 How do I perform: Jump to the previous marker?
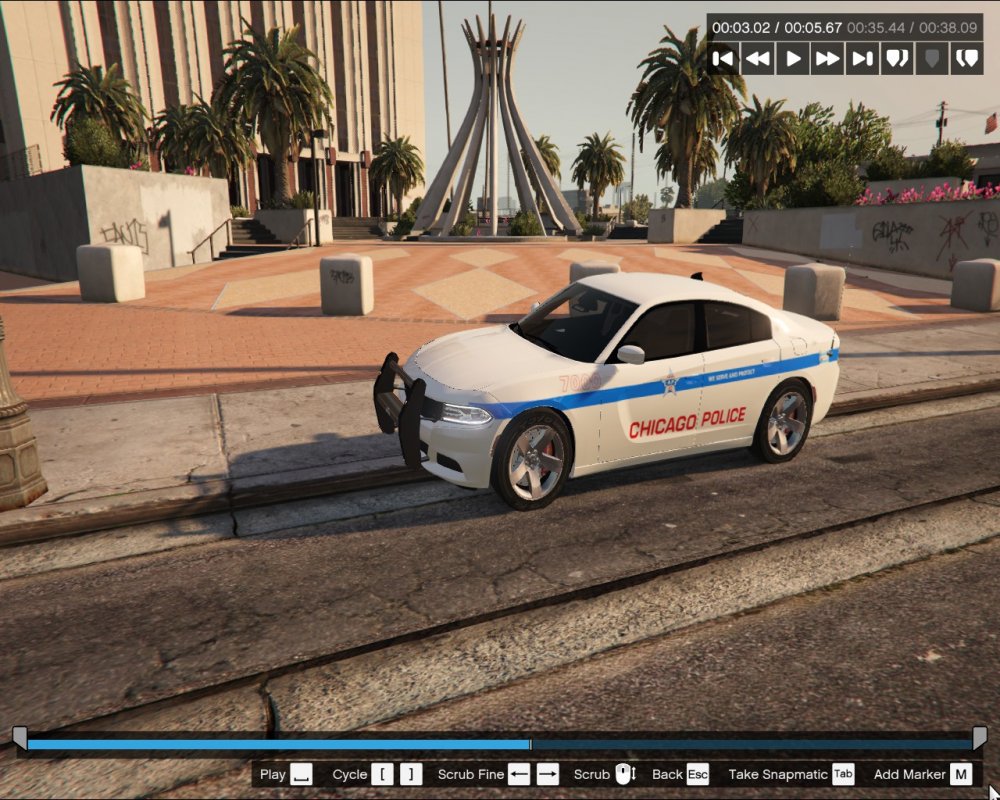point(897,58)
